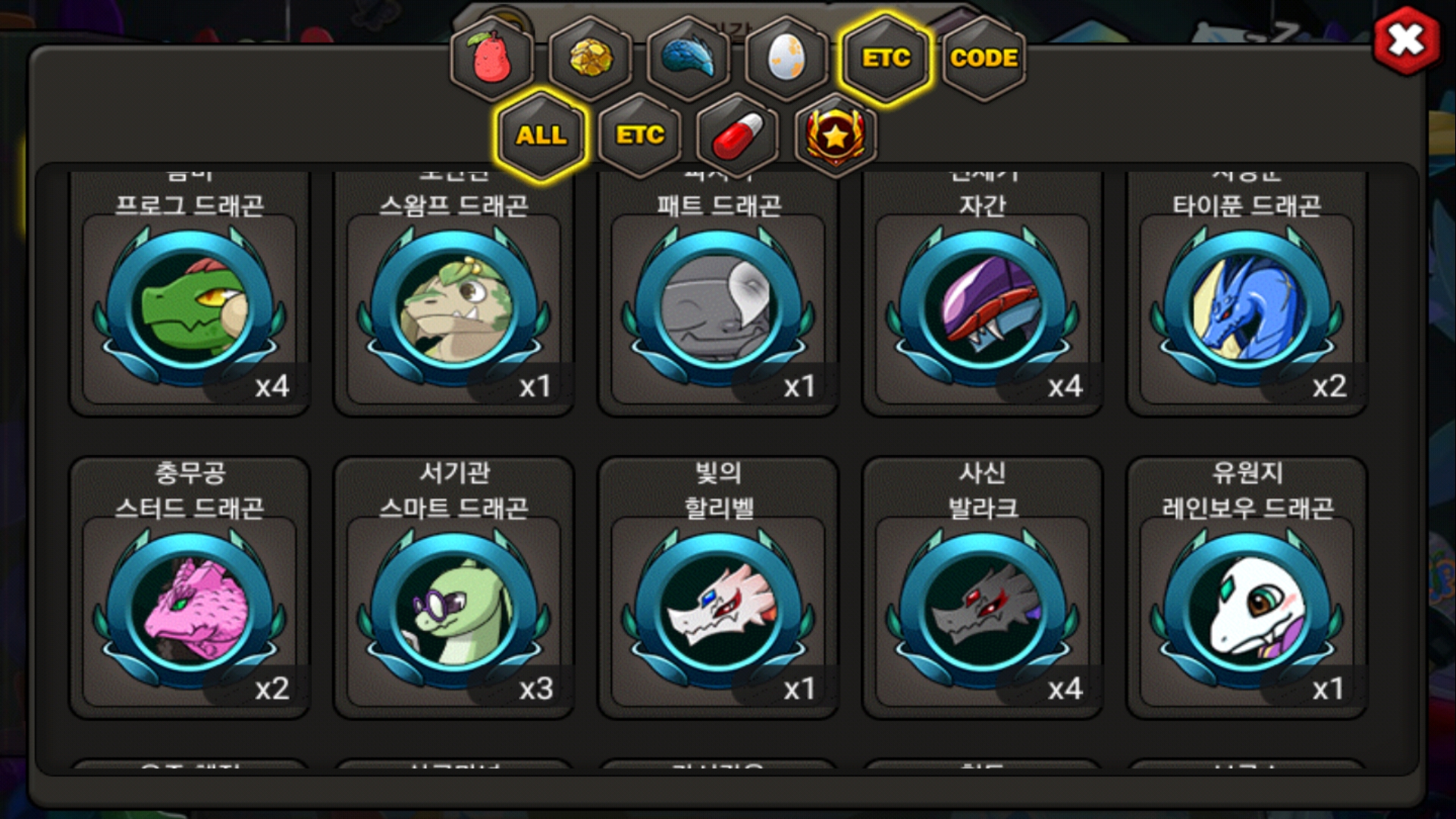
Task: Show the red capsule pill filter
Action: (738, 136)
